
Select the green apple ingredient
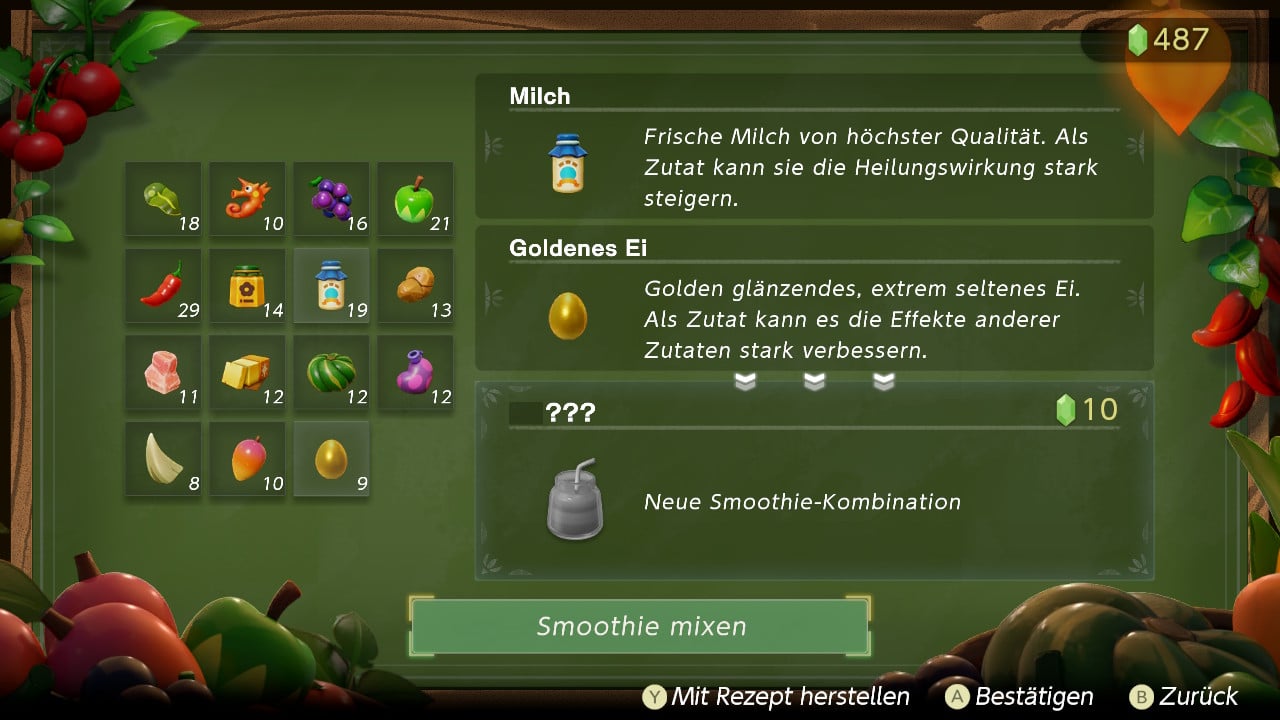[x=415, y=199]
